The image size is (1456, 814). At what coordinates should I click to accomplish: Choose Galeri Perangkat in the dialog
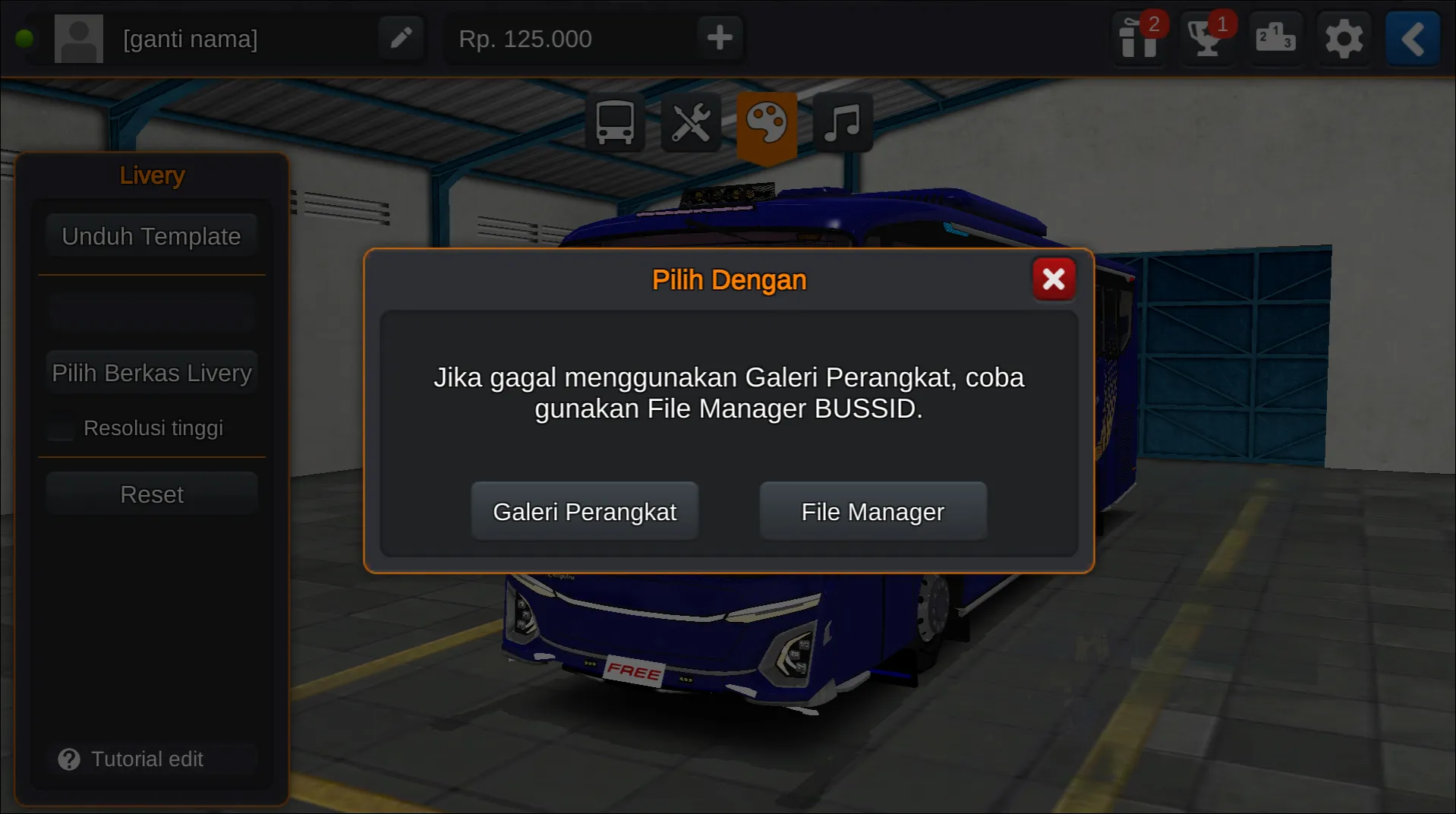[585, 511]
